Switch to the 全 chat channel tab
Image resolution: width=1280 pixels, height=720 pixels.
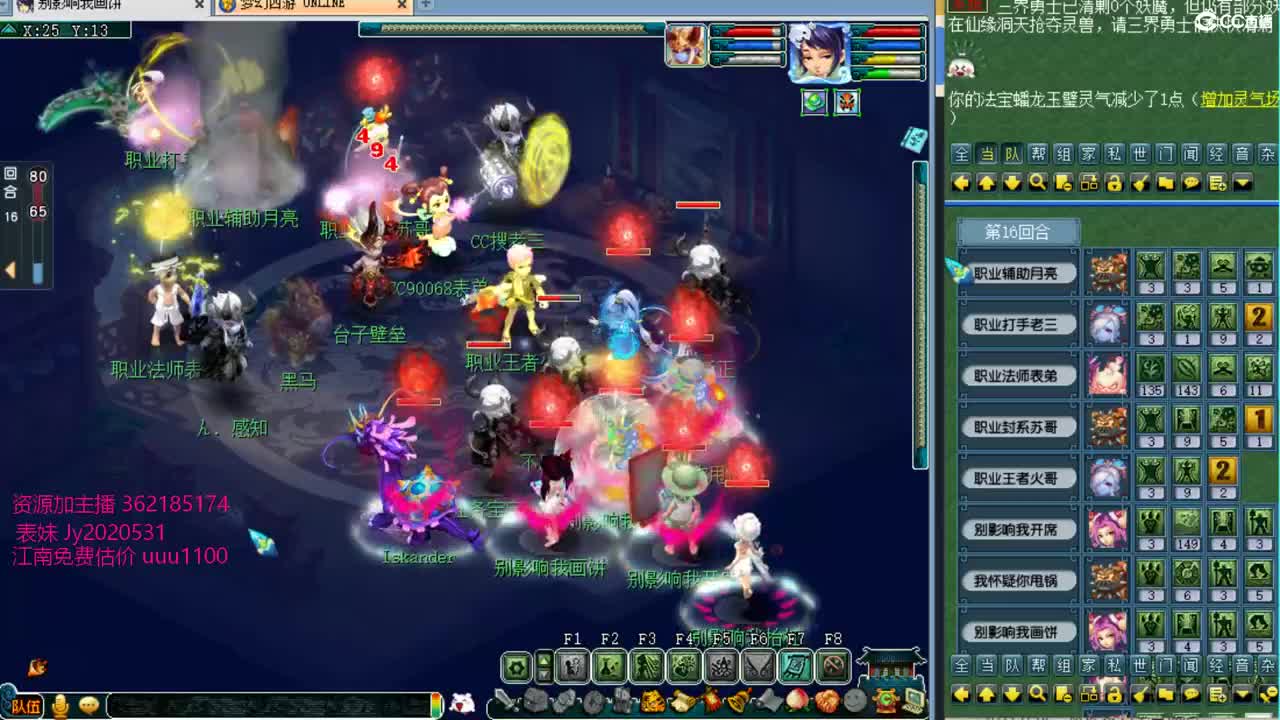(x=959, y=155)
